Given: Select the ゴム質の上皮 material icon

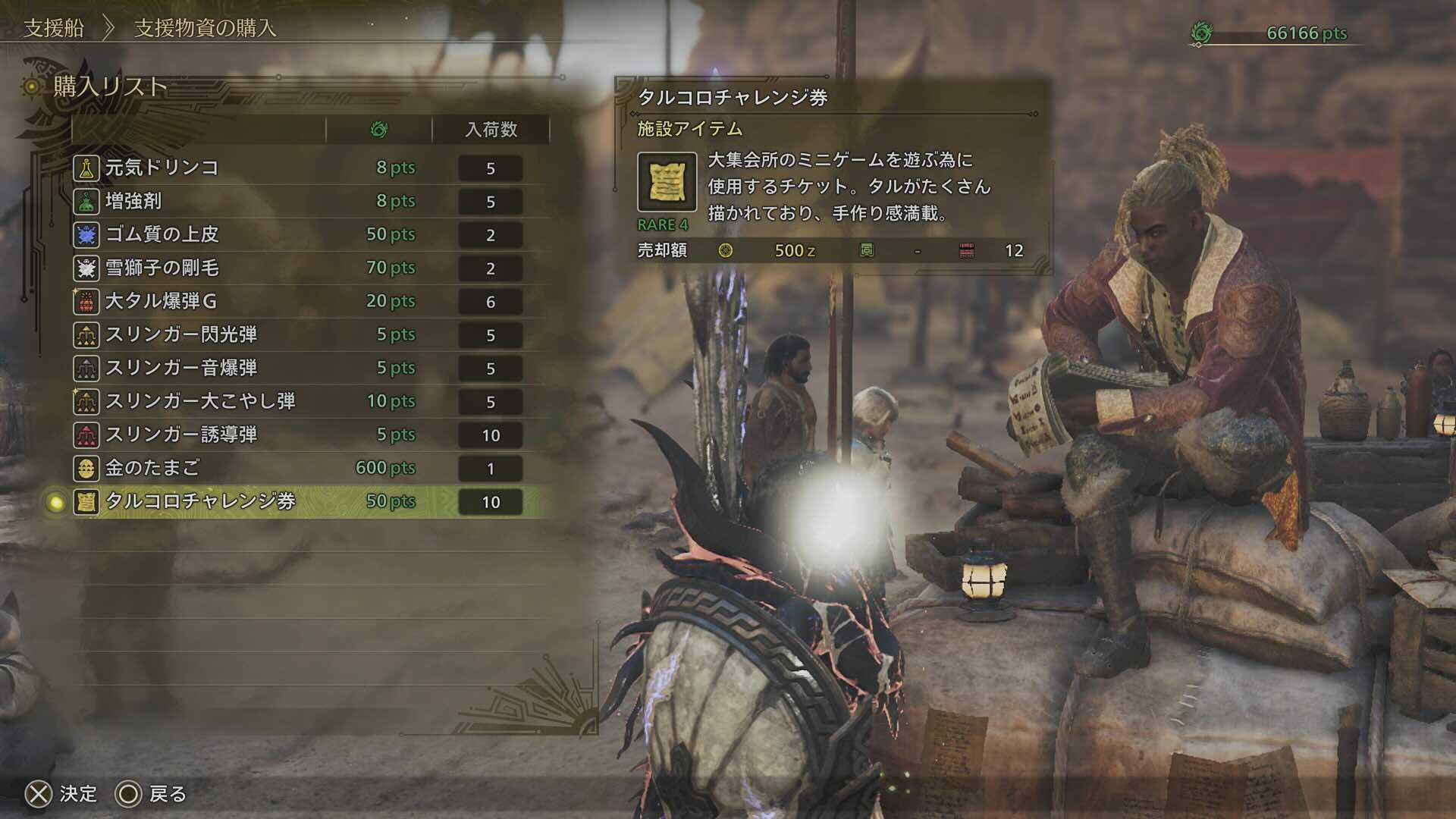Looking at the screenshot, I should click(86, 234).
